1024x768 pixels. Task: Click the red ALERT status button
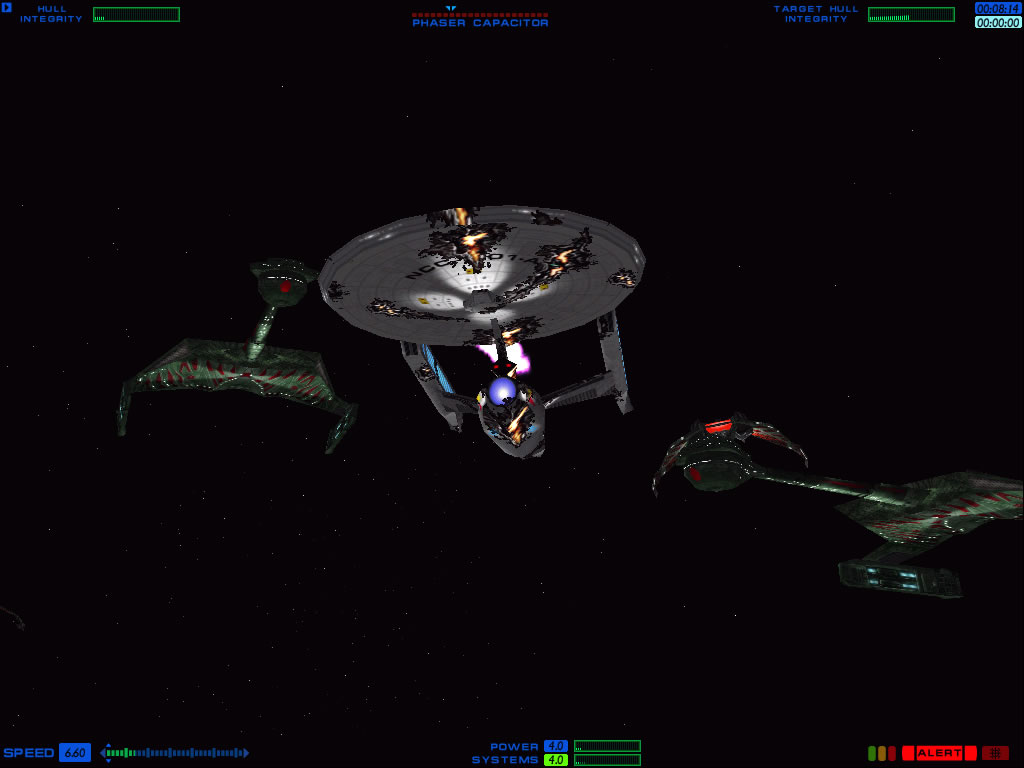[938, 753]
